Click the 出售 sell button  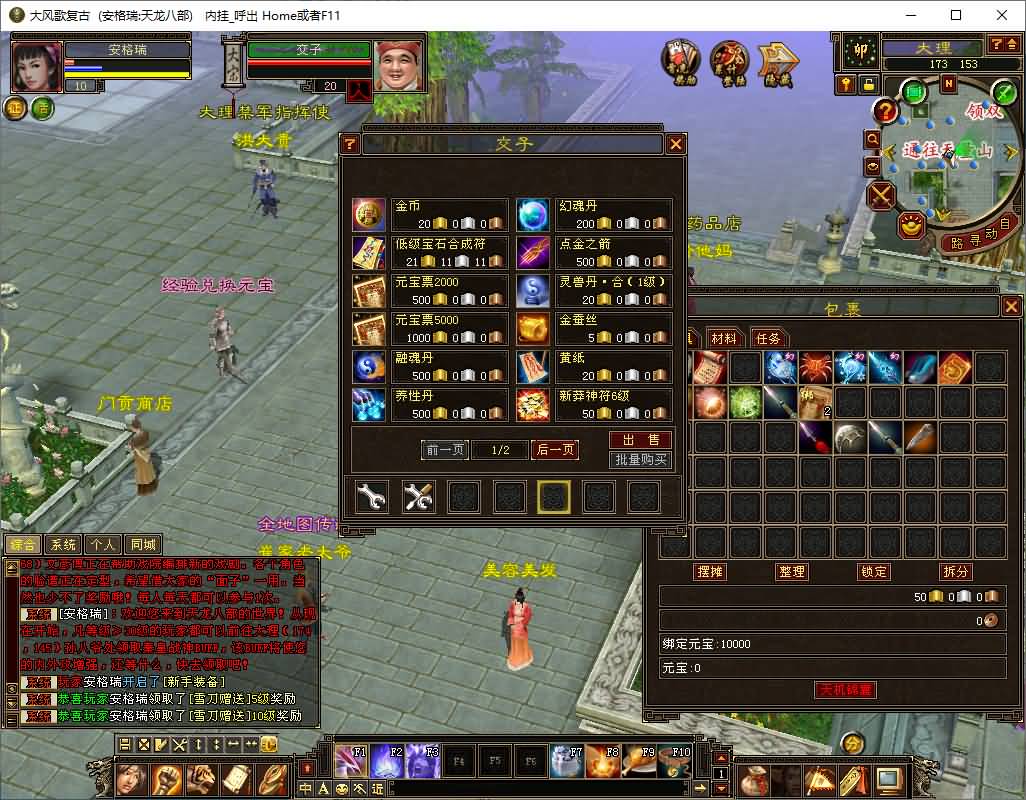pyautogui.click(x=640, y=440)
